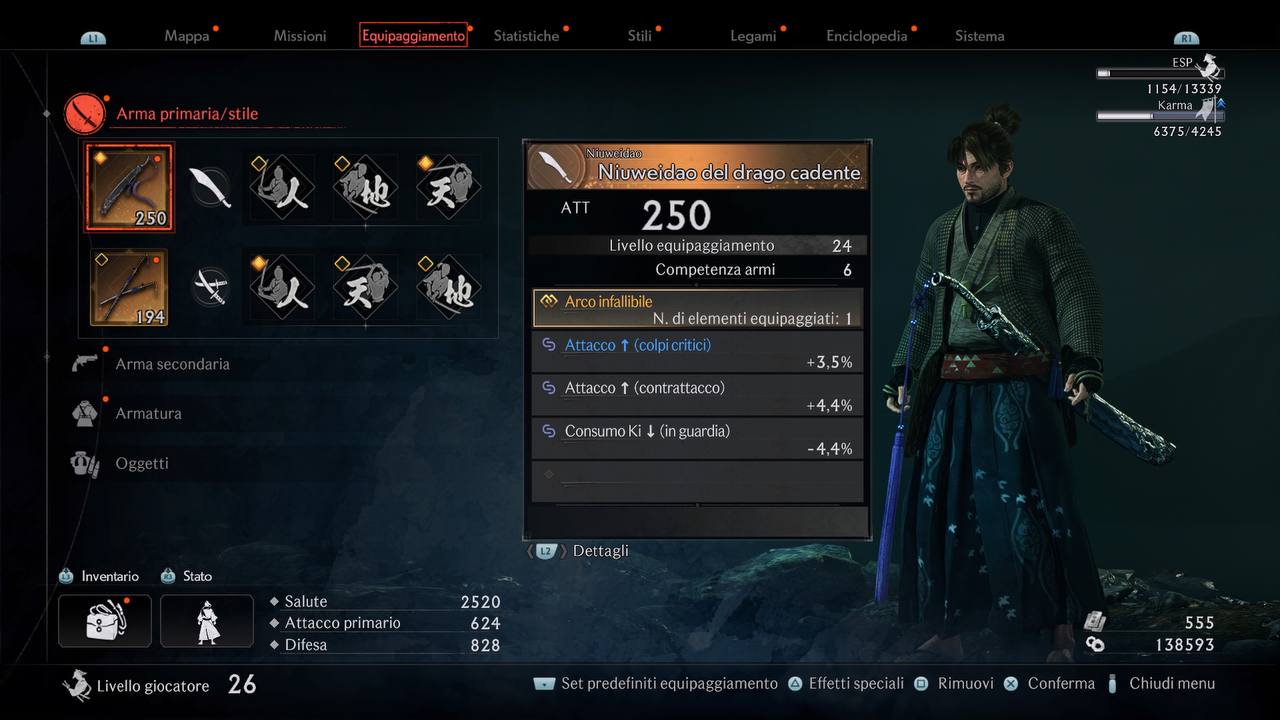Switch to the Mappa tab
This screenshot has height=720, width=1280.
pos(187,36)
